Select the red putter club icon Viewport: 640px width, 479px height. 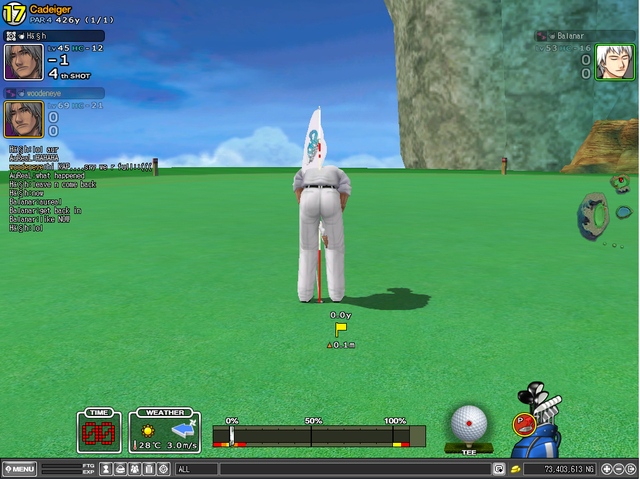click(522, 423)
